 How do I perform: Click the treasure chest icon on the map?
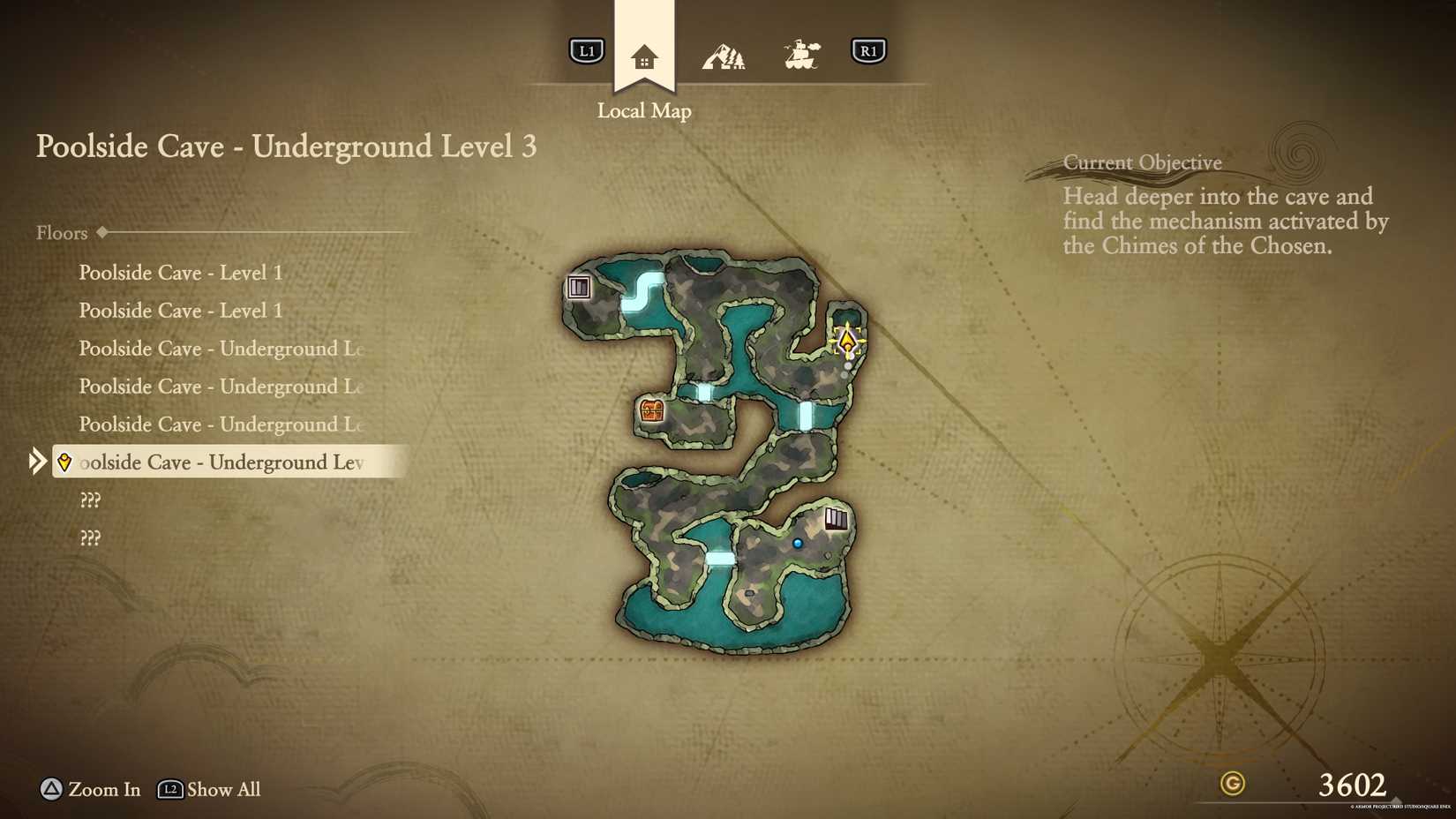click(650, 411)
